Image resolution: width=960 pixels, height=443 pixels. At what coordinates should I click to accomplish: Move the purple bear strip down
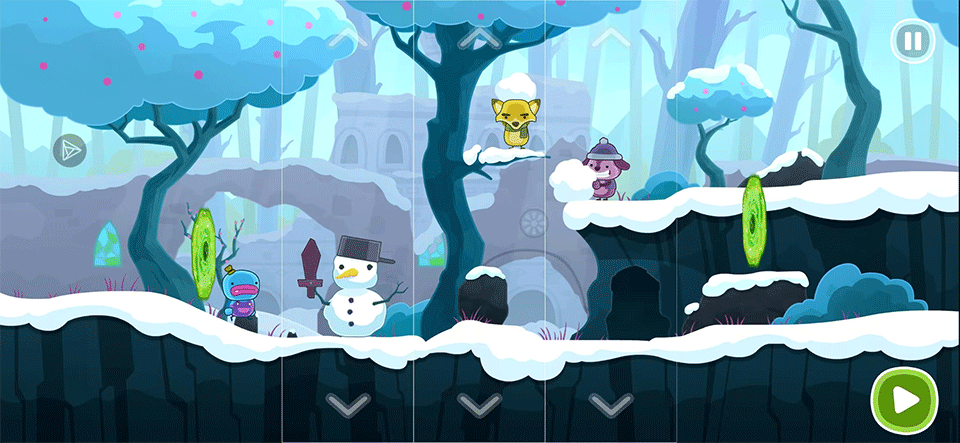coord(610,404)
